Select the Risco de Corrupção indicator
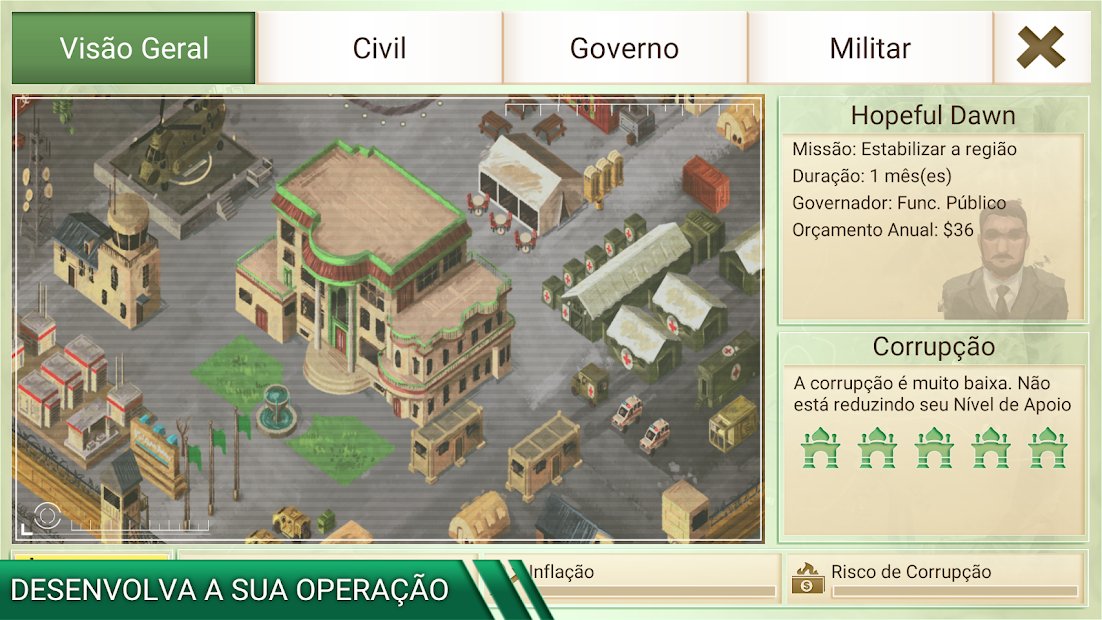This screenshot has height=620, width=1102. click(934, 578)
